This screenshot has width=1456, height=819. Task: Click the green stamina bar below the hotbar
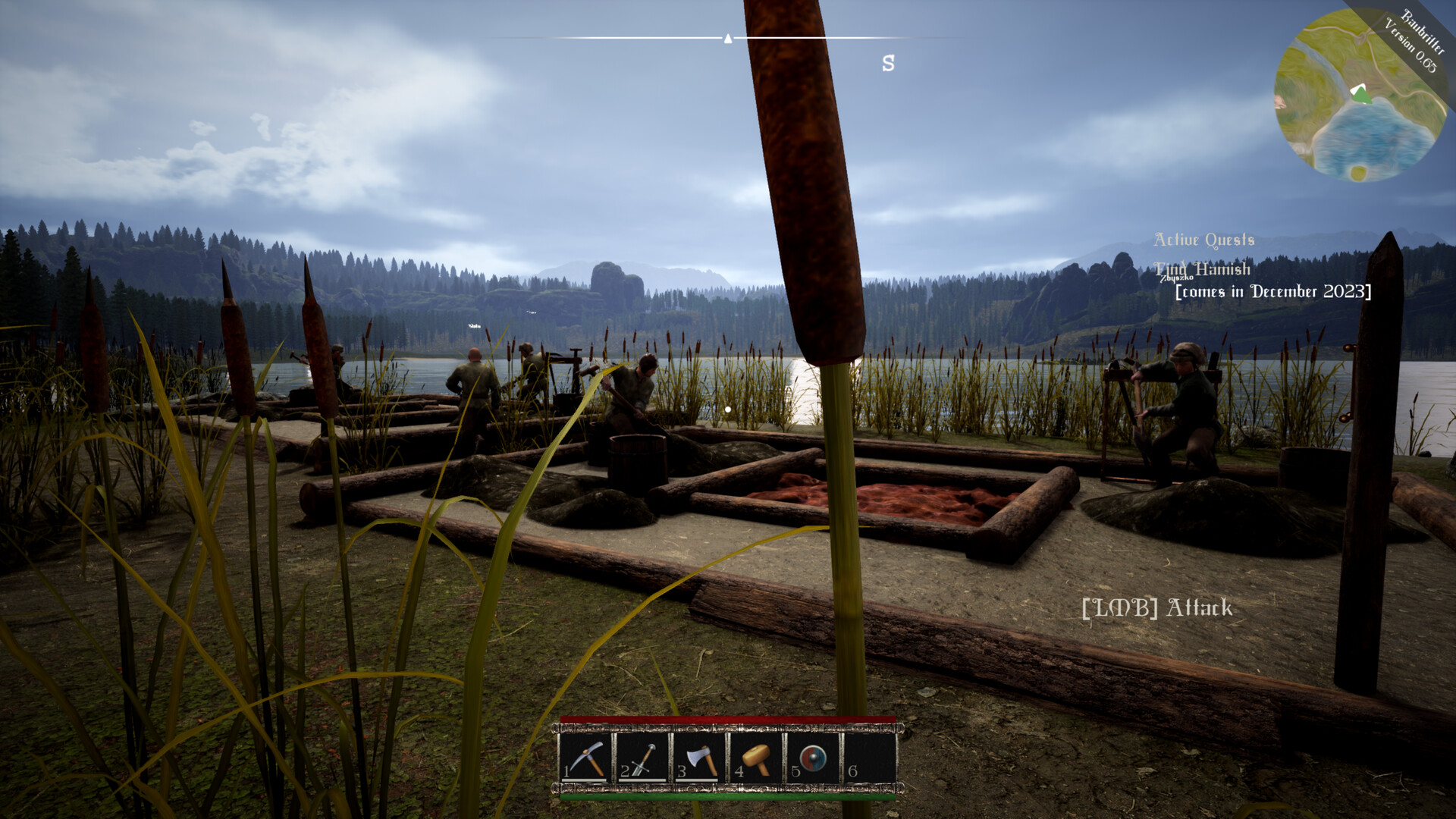pos(728,797)
